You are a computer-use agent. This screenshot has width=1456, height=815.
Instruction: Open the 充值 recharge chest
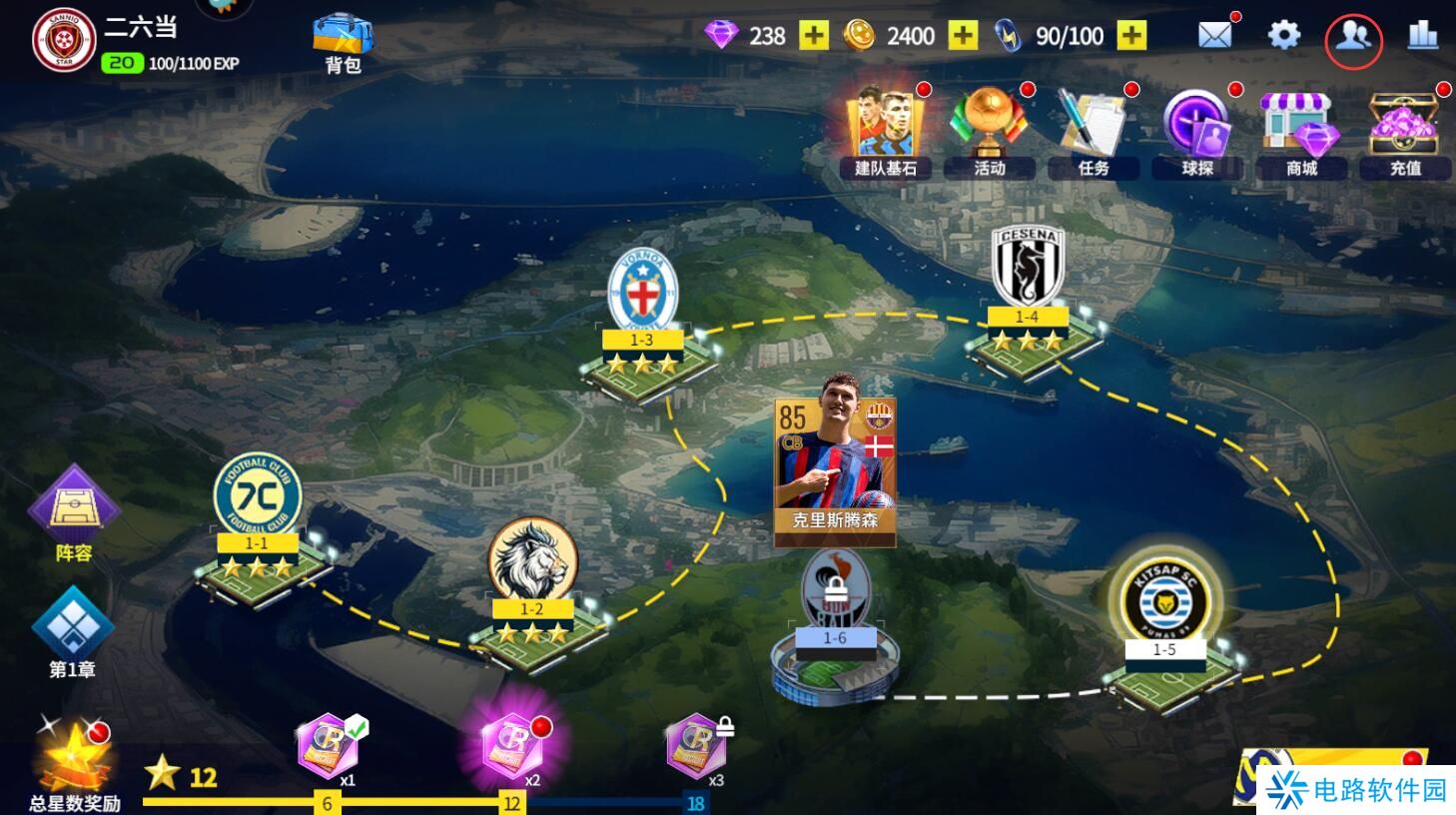[x=1405, y=132]
